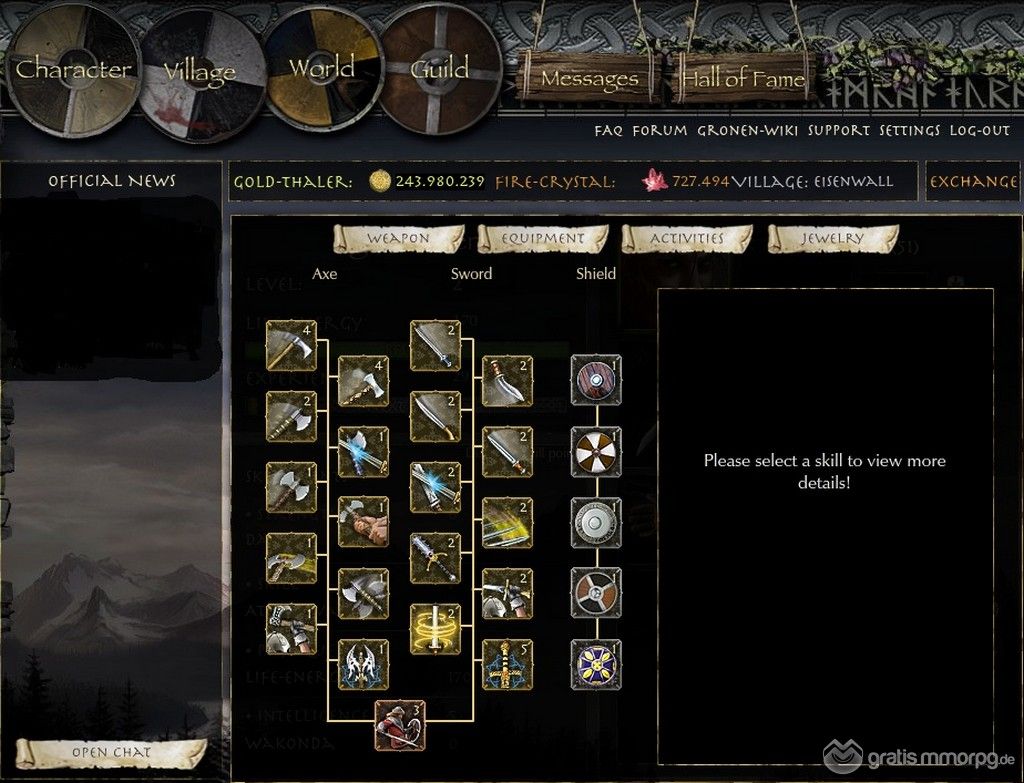Select the Guild shield menu
1024x783 pixels.
pos(440,69)
